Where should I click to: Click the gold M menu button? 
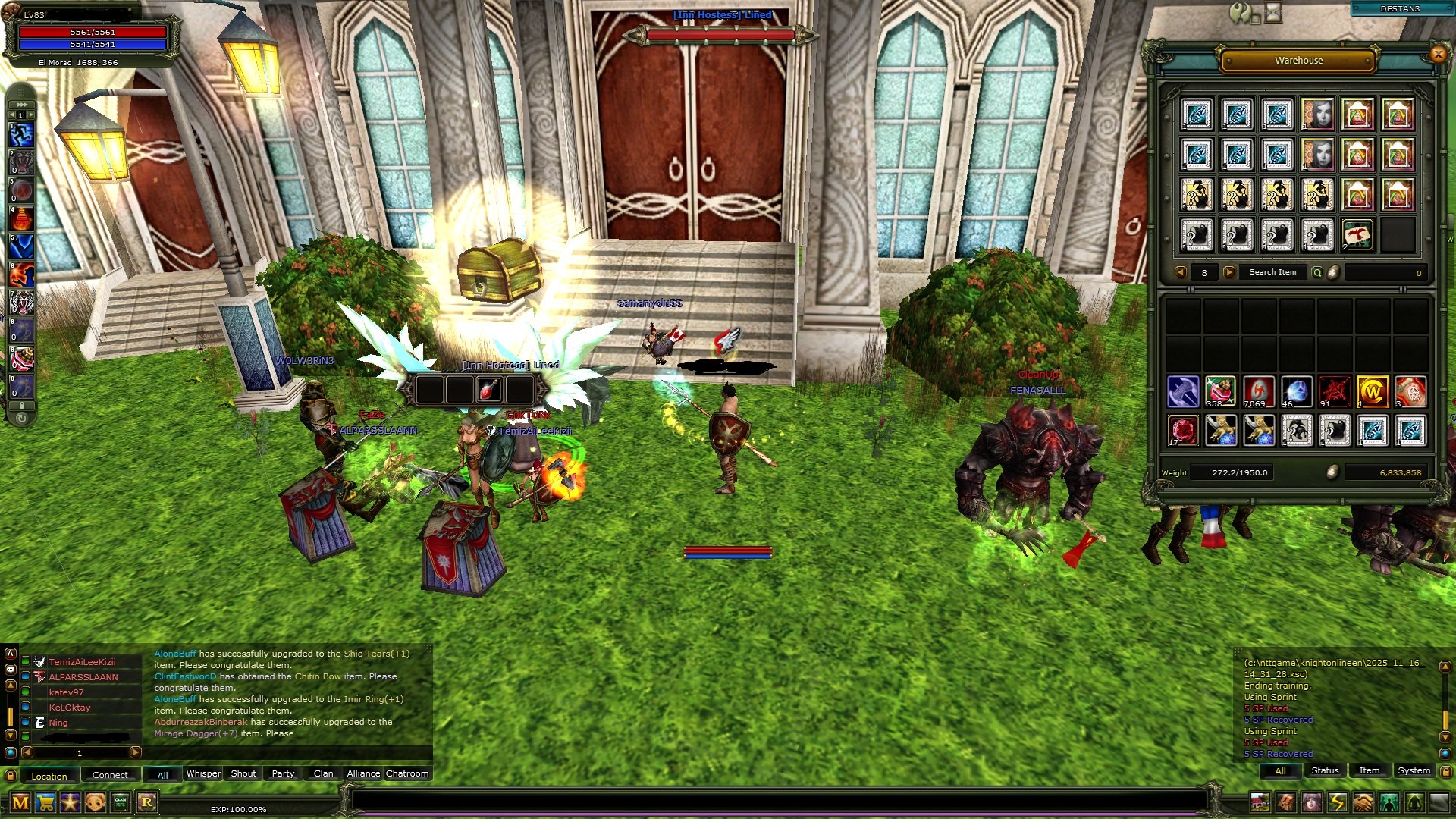click(x=20, y=802)
